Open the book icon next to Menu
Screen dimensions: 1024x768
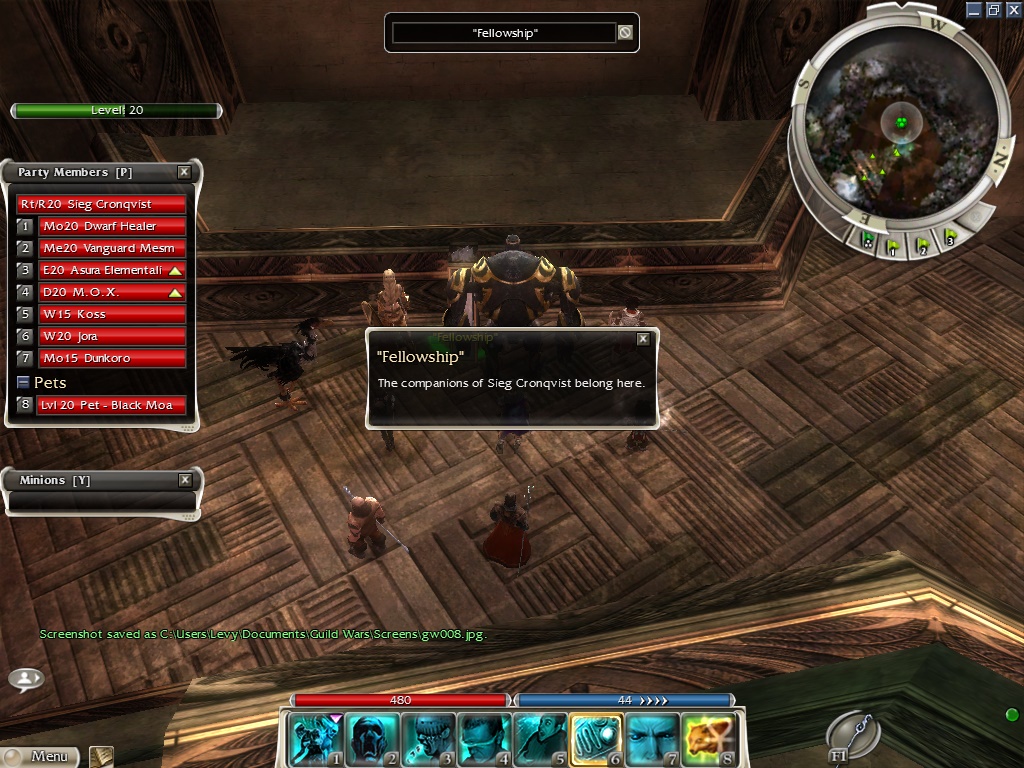coord(100,756)
